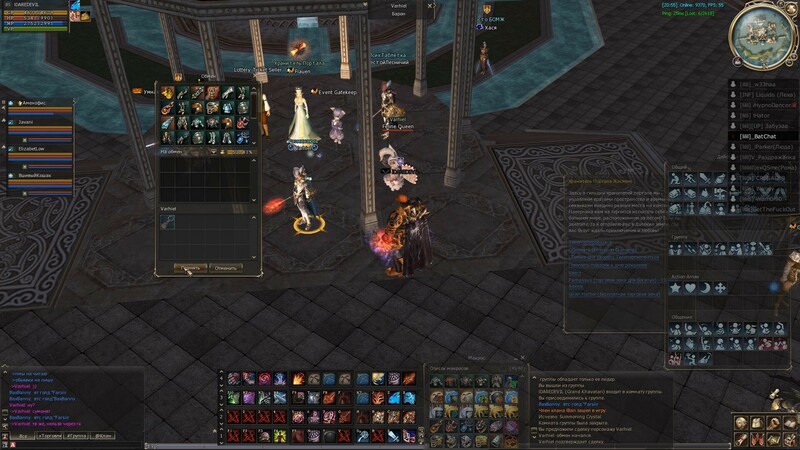Activate the flame skill on the hotbar
The image size is (800, 450).
[x=296, y=378]
